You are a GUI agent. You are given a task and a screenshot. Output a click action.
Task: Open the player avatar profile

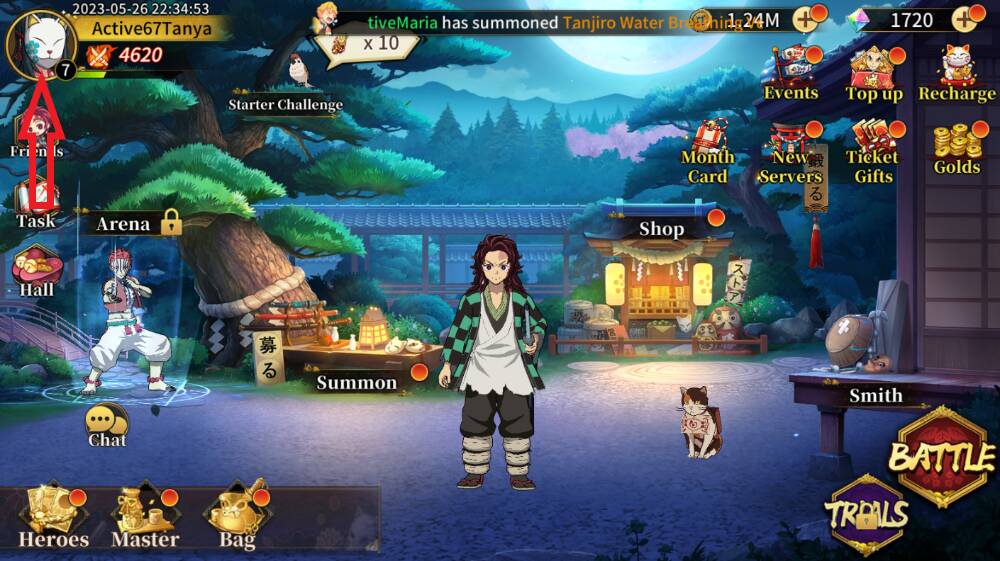tap(40, 44)
